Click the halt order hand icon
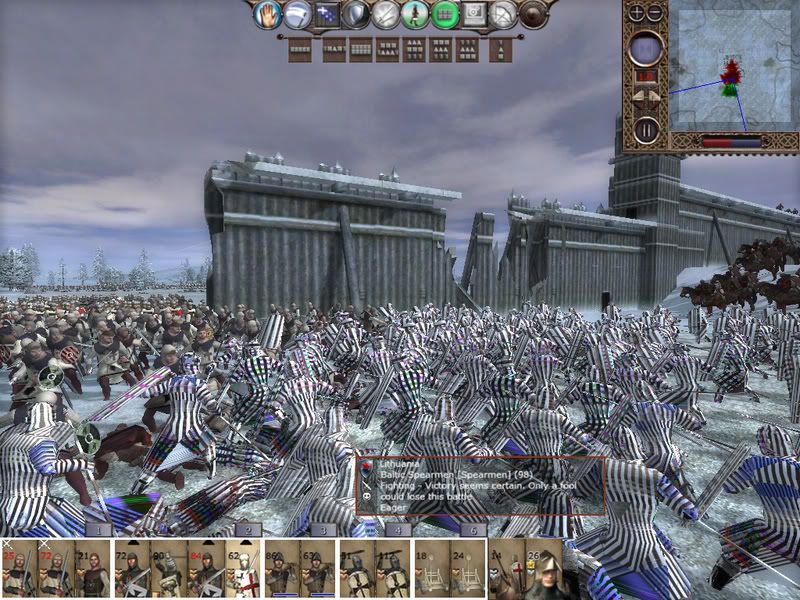Viewport: 800px width, 600px height. tap(265, 14)
